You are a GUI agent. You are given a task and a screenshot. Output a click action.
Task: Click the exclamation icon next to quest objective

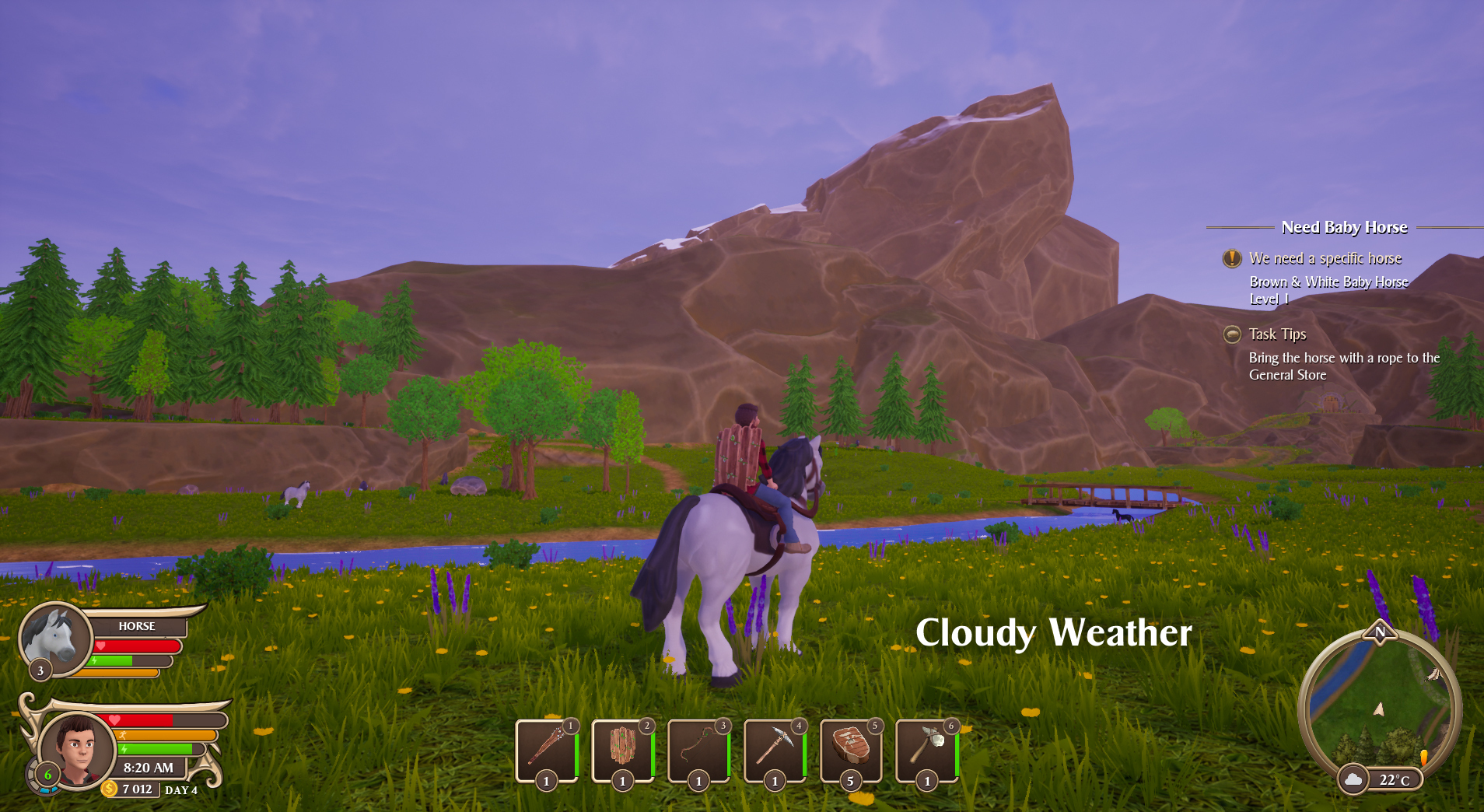[x=1231, y=258]
